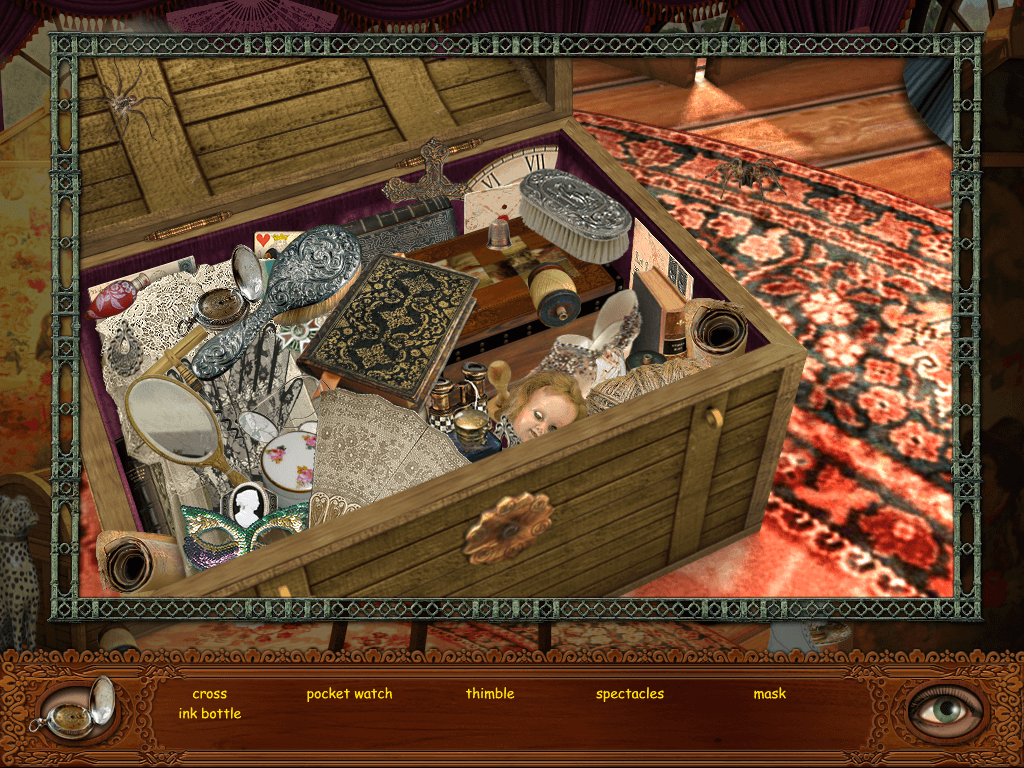1024x768 pixels.
Task: Choose "pocket watch" in the item list
Action: [349, 694]
